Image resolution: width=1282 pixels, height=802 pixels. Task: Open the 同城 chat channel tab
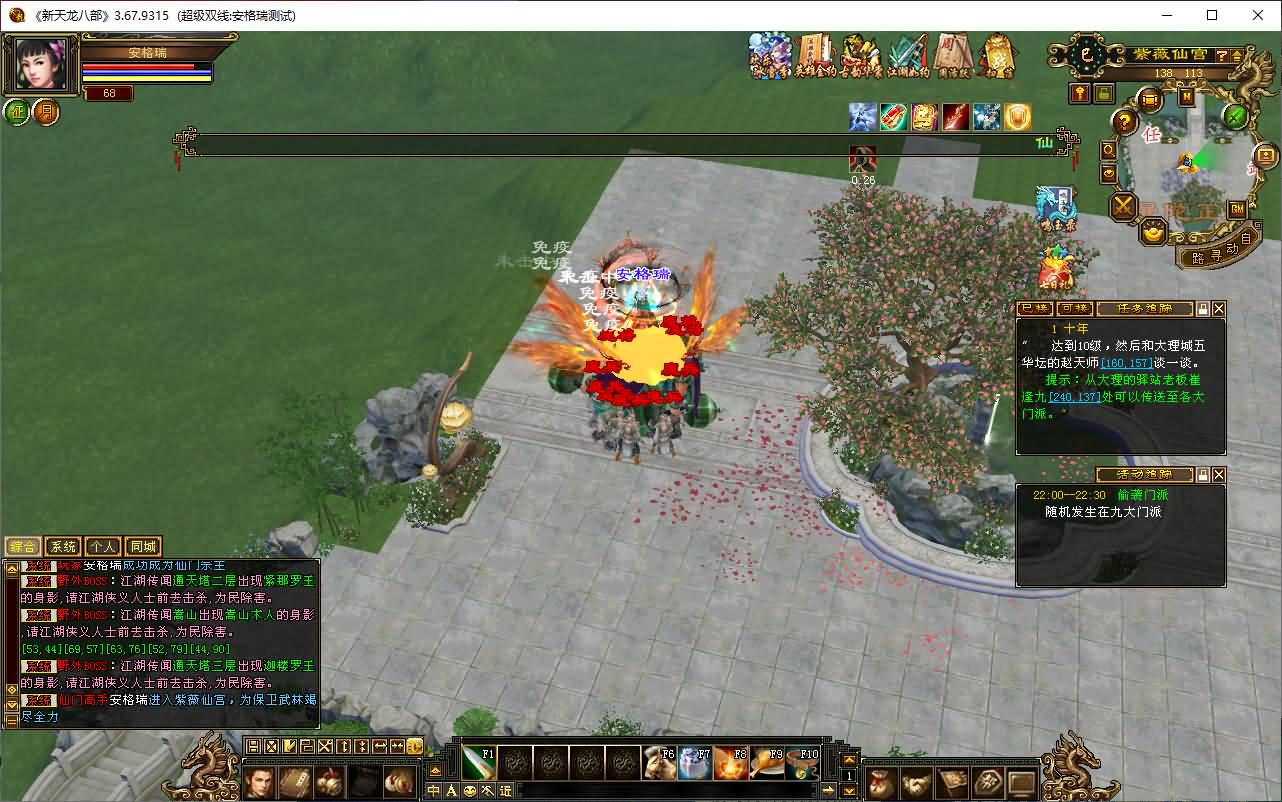pyautogui.click(x=143, y=546)
